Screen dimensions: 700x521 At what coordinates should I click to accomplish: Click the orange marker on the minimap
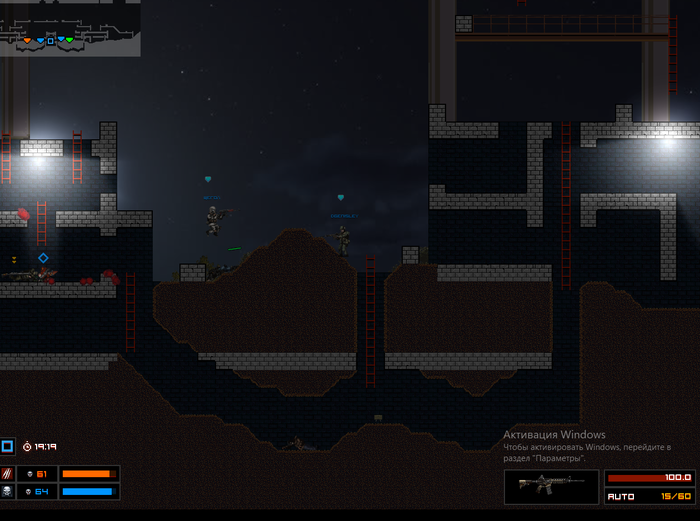[x=27, y=41]
